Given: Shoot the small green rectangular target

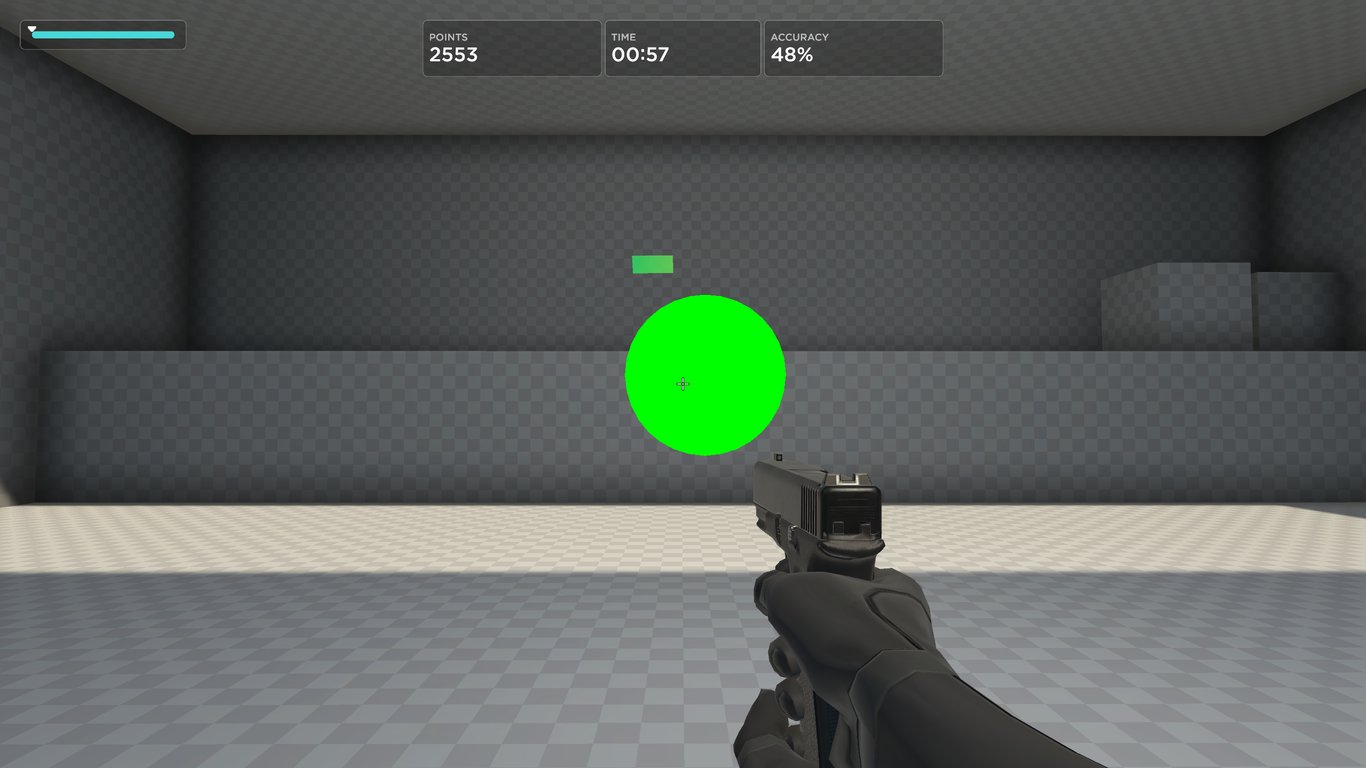Looking at the screenshot, I should coord(651,264).
